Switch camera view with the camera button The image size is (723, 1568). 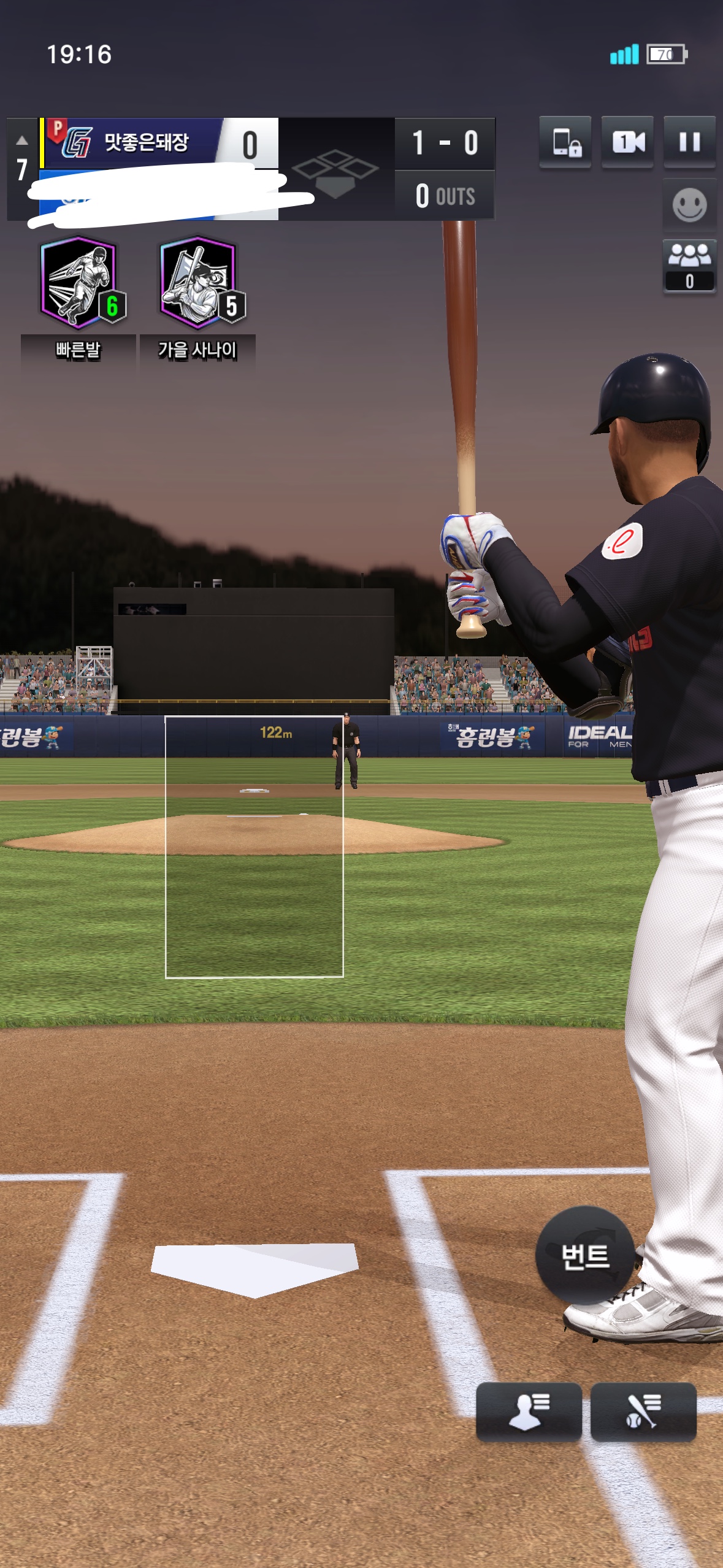627,142
